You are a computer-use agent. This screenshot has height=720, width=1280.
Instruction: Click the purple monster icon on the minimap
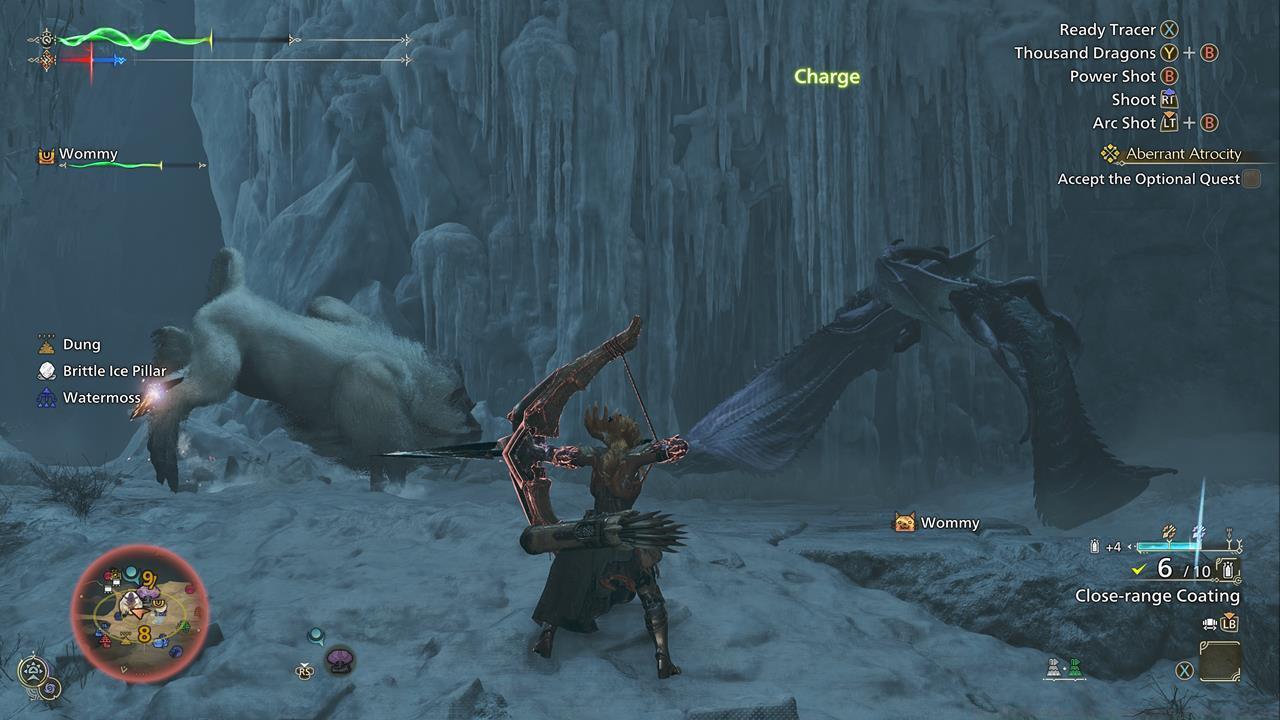147,591
